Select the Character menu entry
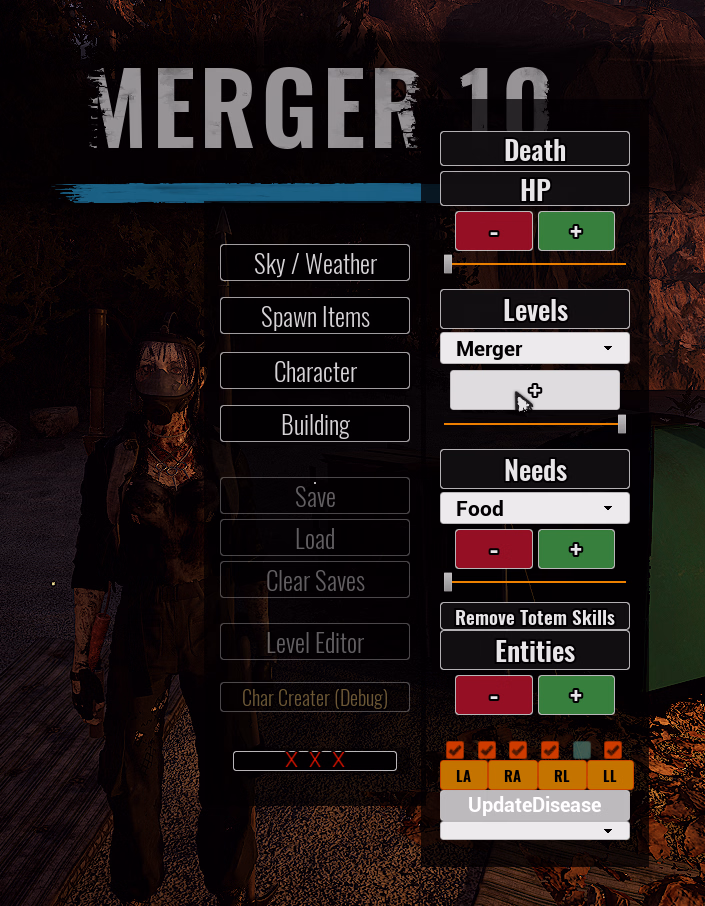Viewport: 705px width, 906px height. [315, 371]
